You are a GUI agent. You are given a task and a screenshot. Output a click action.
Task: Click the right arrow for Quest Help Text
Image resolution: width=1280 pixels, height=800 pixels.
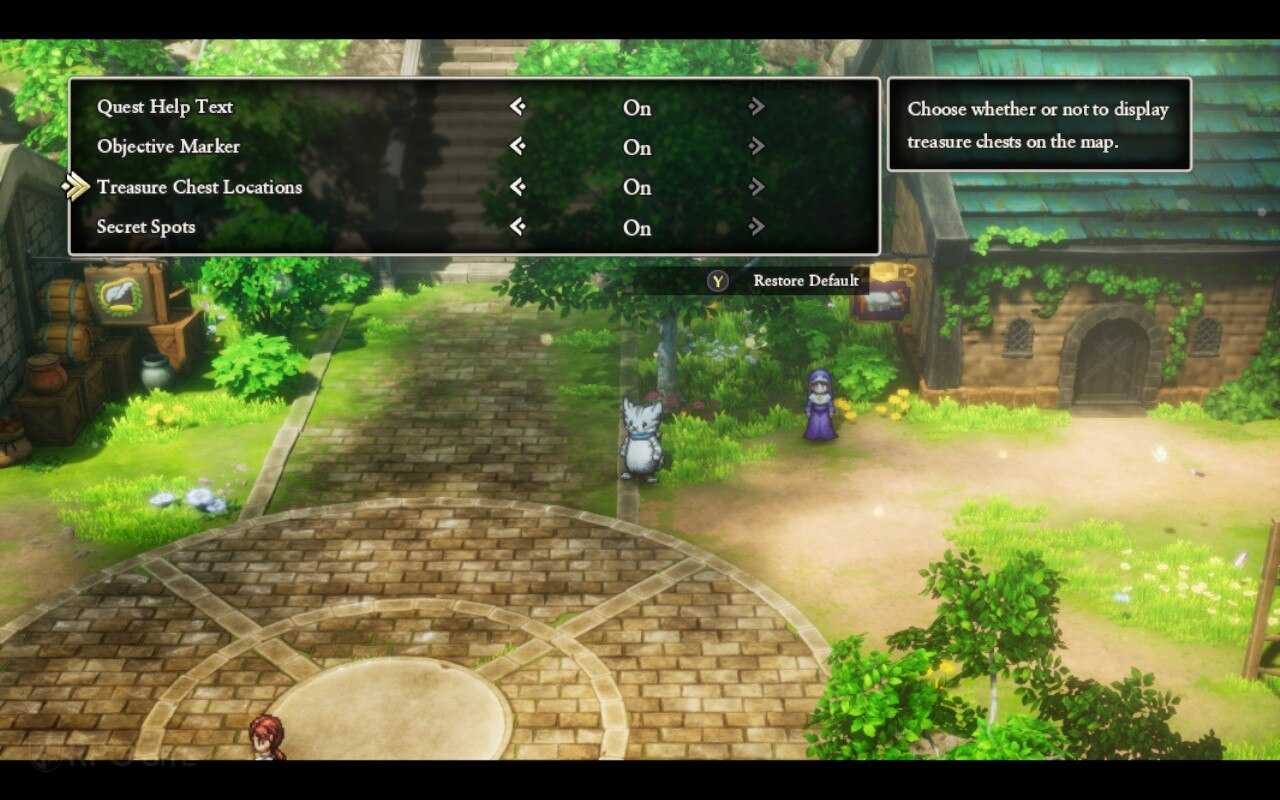757,107
